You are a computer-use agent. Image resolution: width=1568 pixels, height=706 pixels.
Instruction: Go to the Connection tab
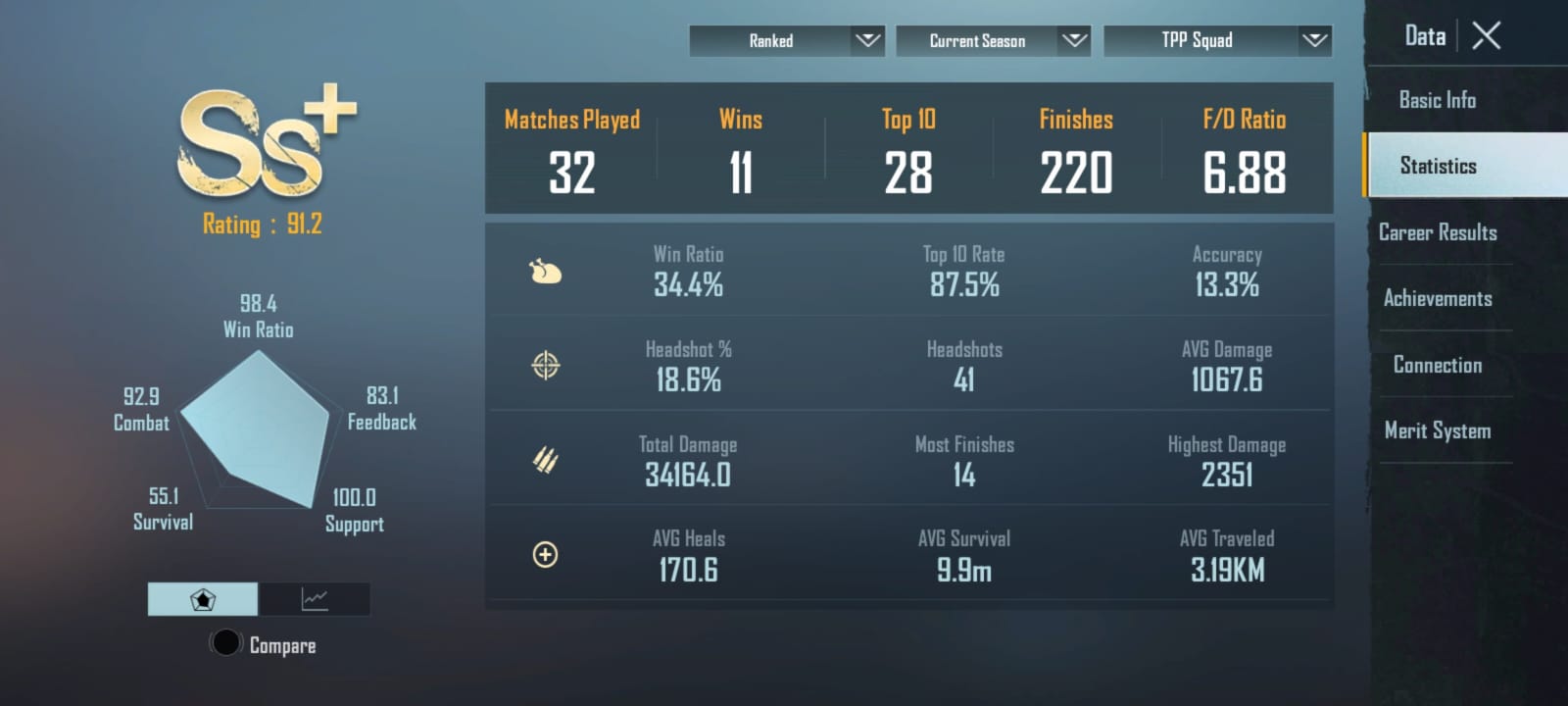[x=1438, y=365]
